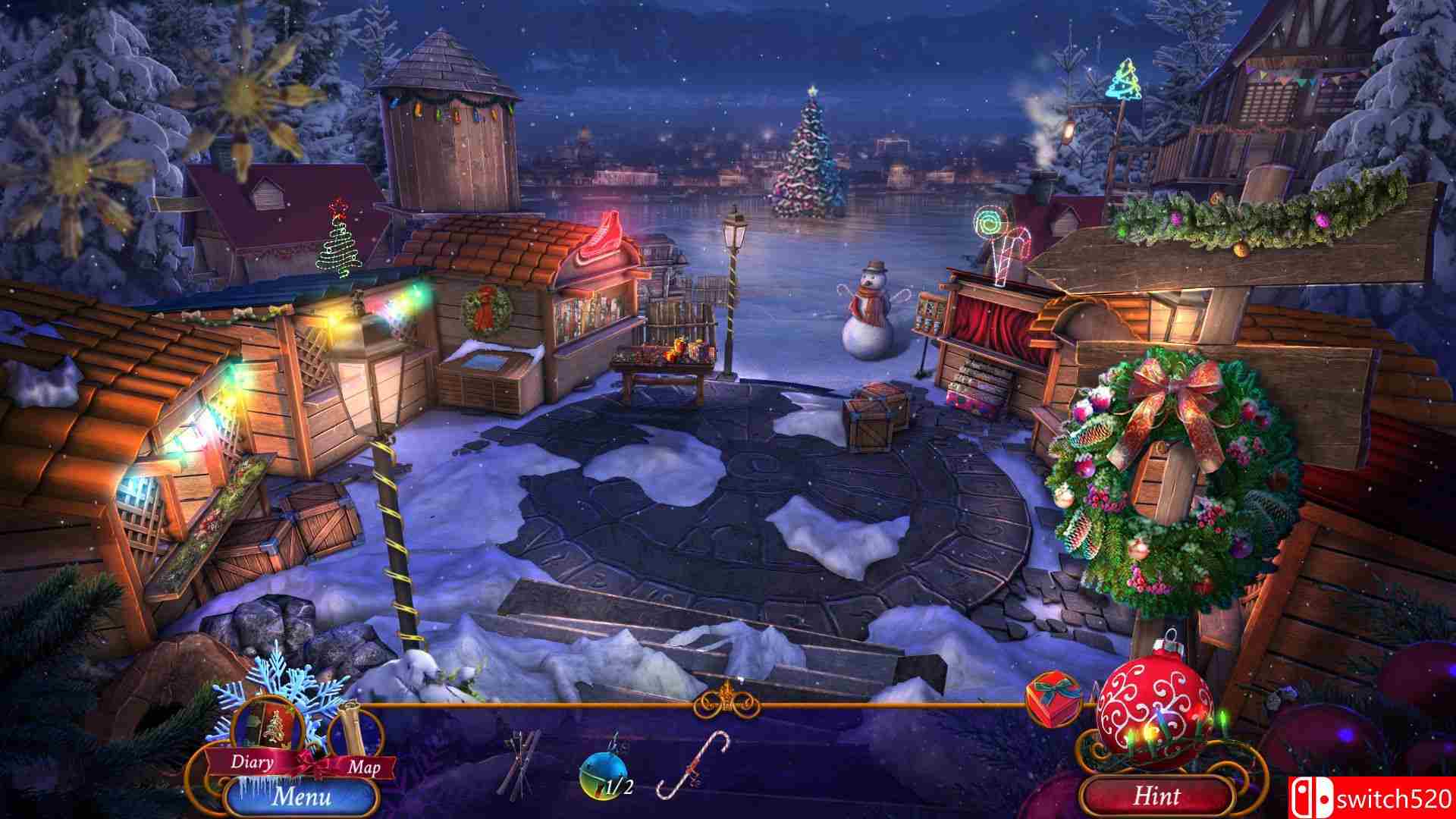Screen dimensions: 1456x819
Task: Open the Menu
Action: point(303,796)
